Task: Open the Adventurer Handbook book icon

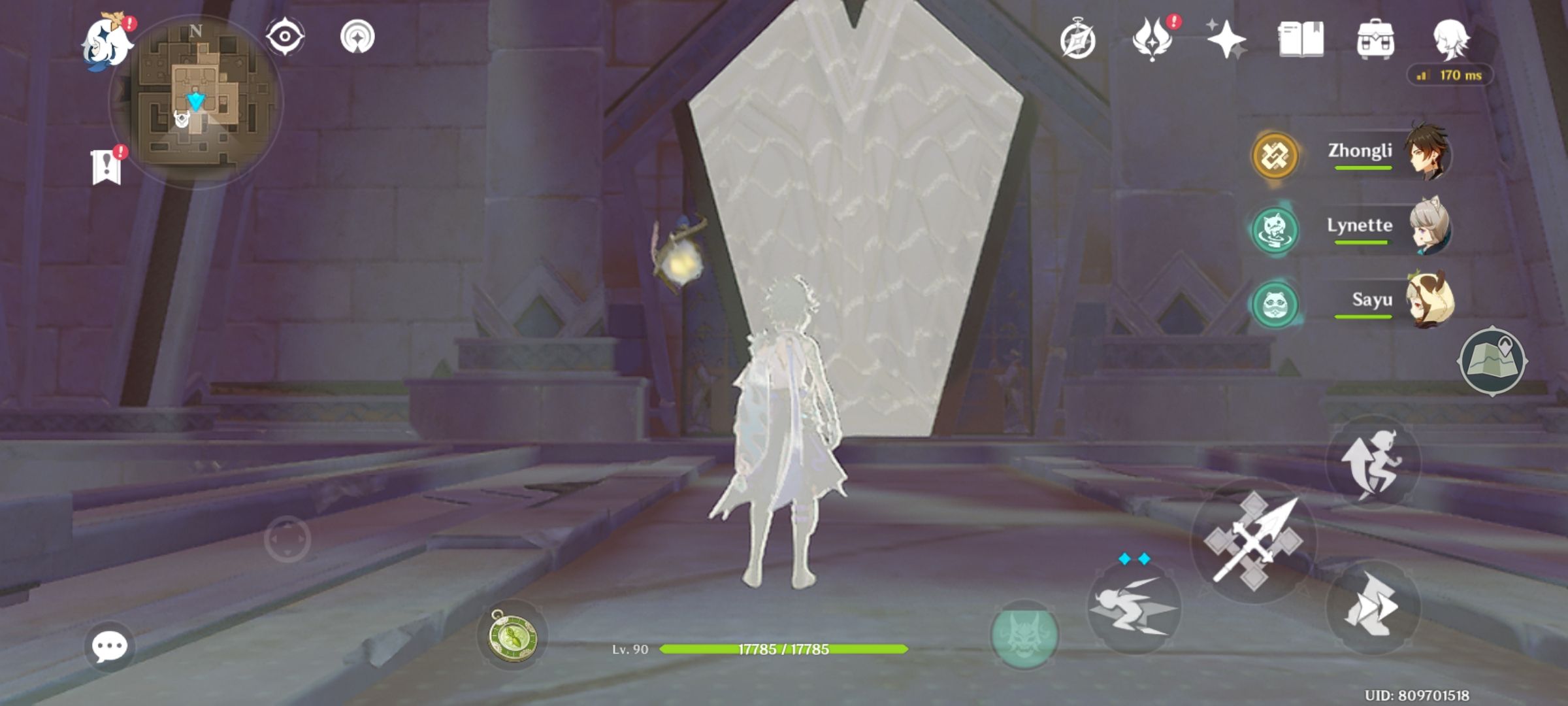Action: (1300, 41)
